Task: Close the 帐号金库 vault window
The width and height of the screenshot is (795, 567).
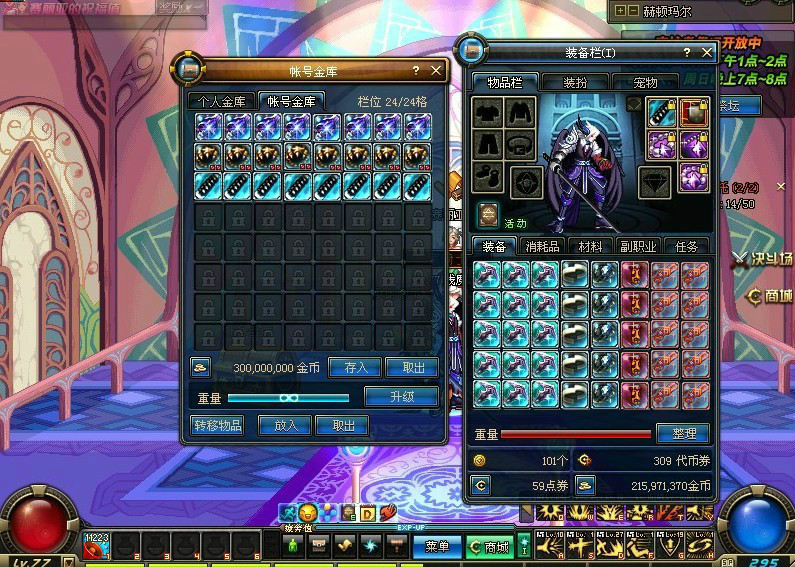Action: point(436,70)
